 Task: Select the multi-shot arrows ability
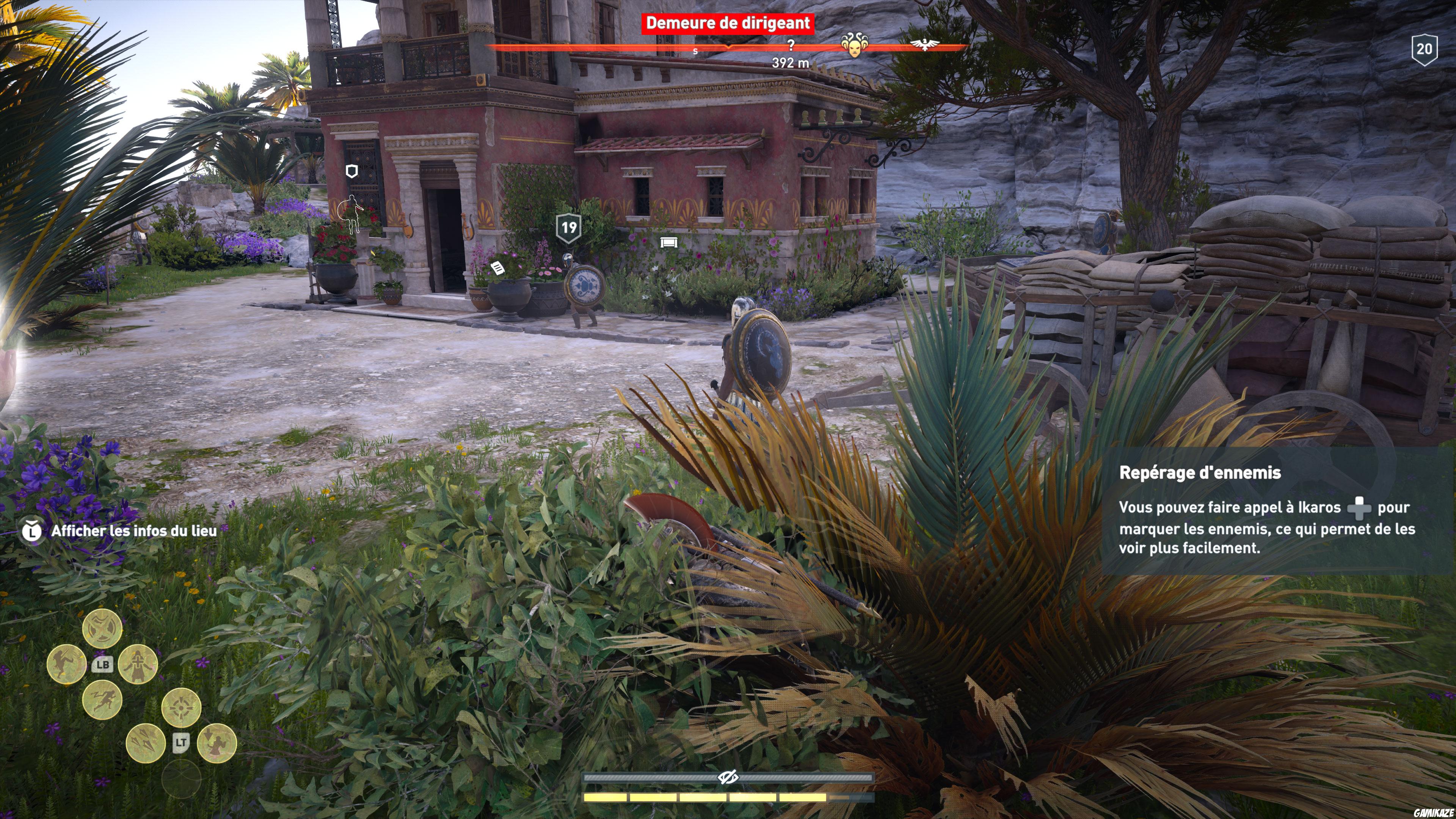146,742
